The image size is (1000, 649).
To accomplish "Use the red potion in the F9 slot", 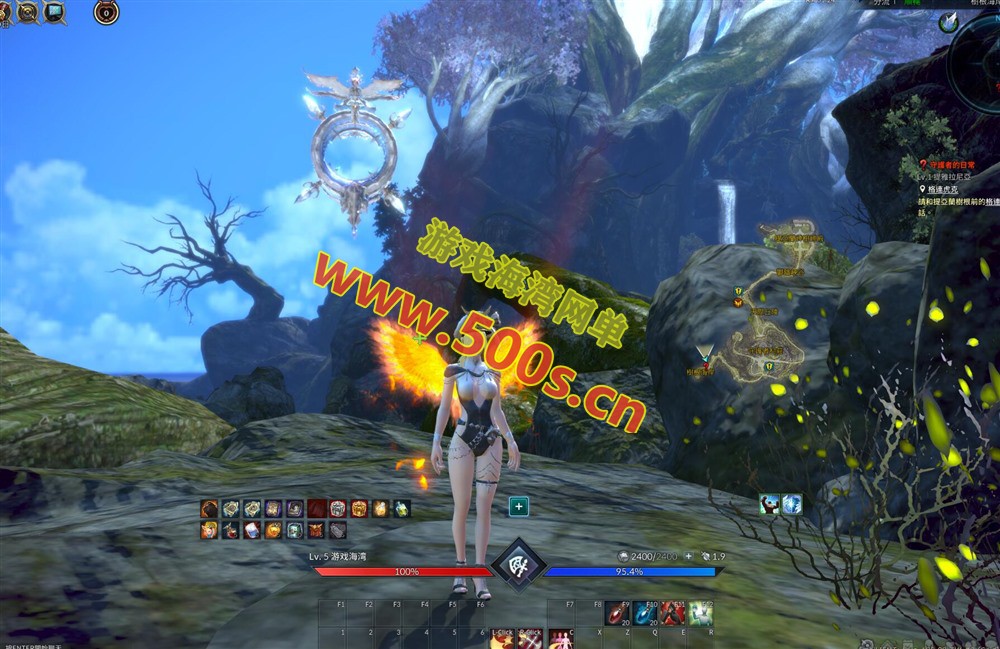I will (617, 613).
